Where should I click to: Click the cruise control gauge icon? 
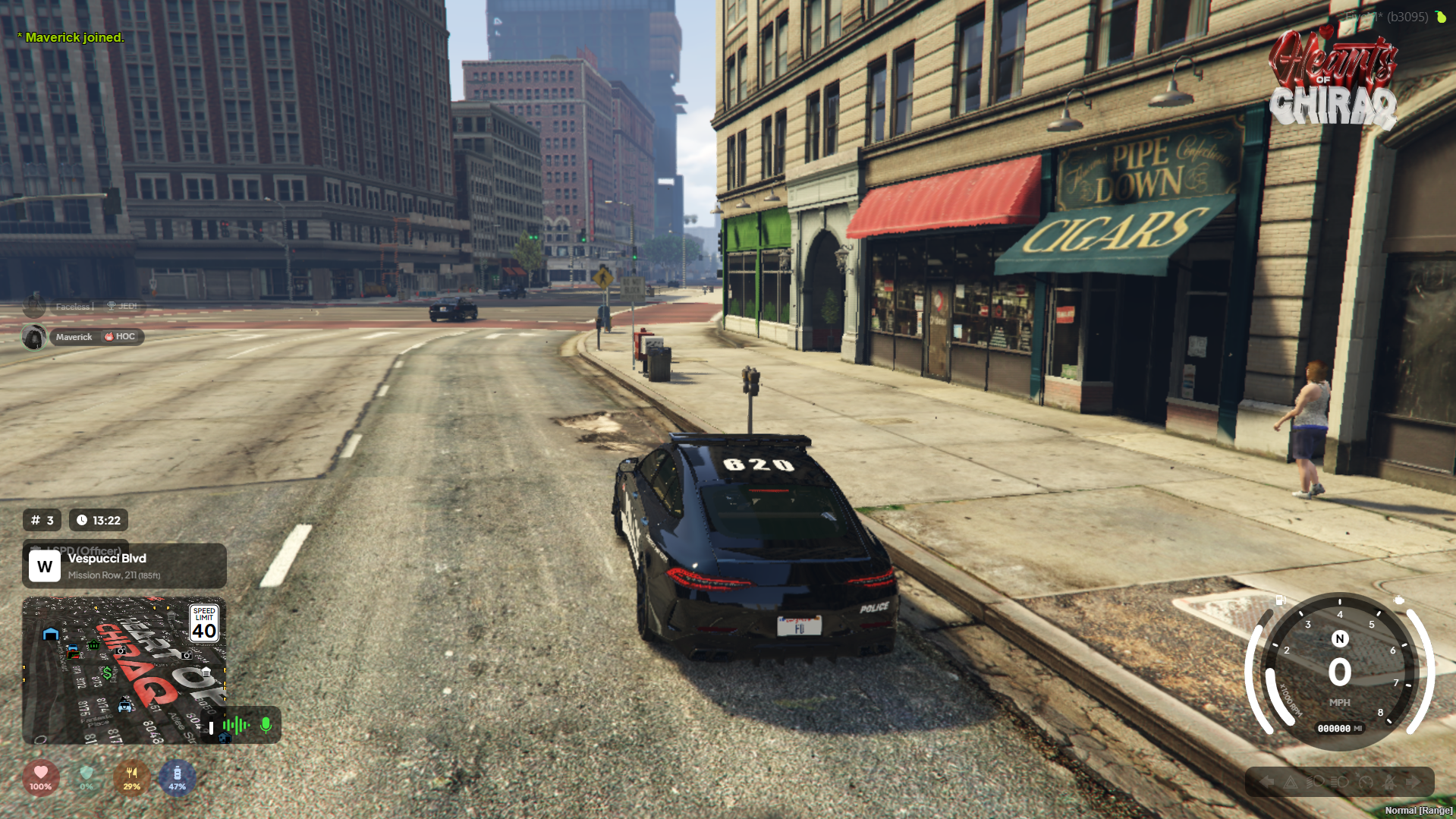coord(1365,782)
